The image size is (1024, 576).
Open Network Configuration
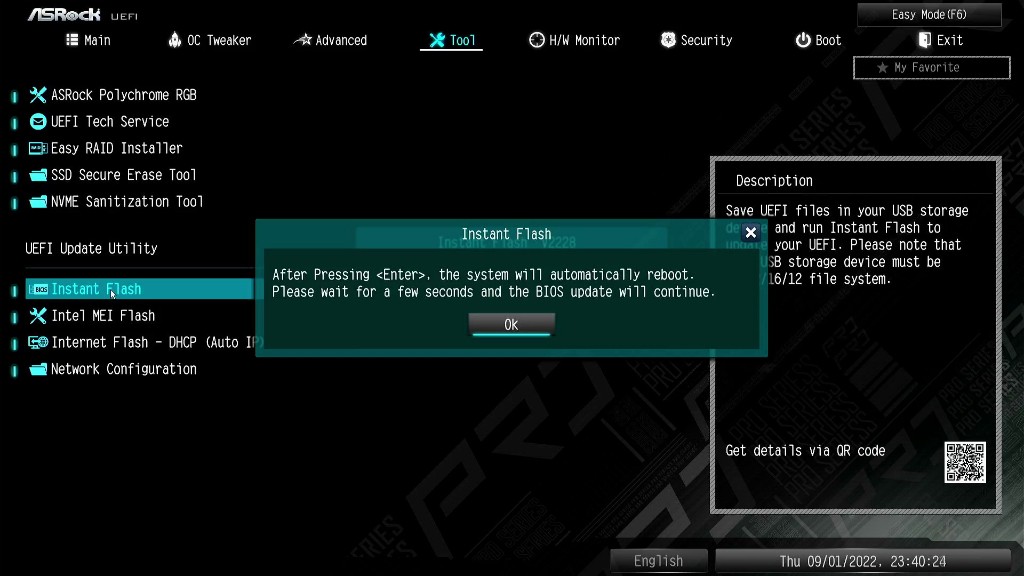coord(123,369)
